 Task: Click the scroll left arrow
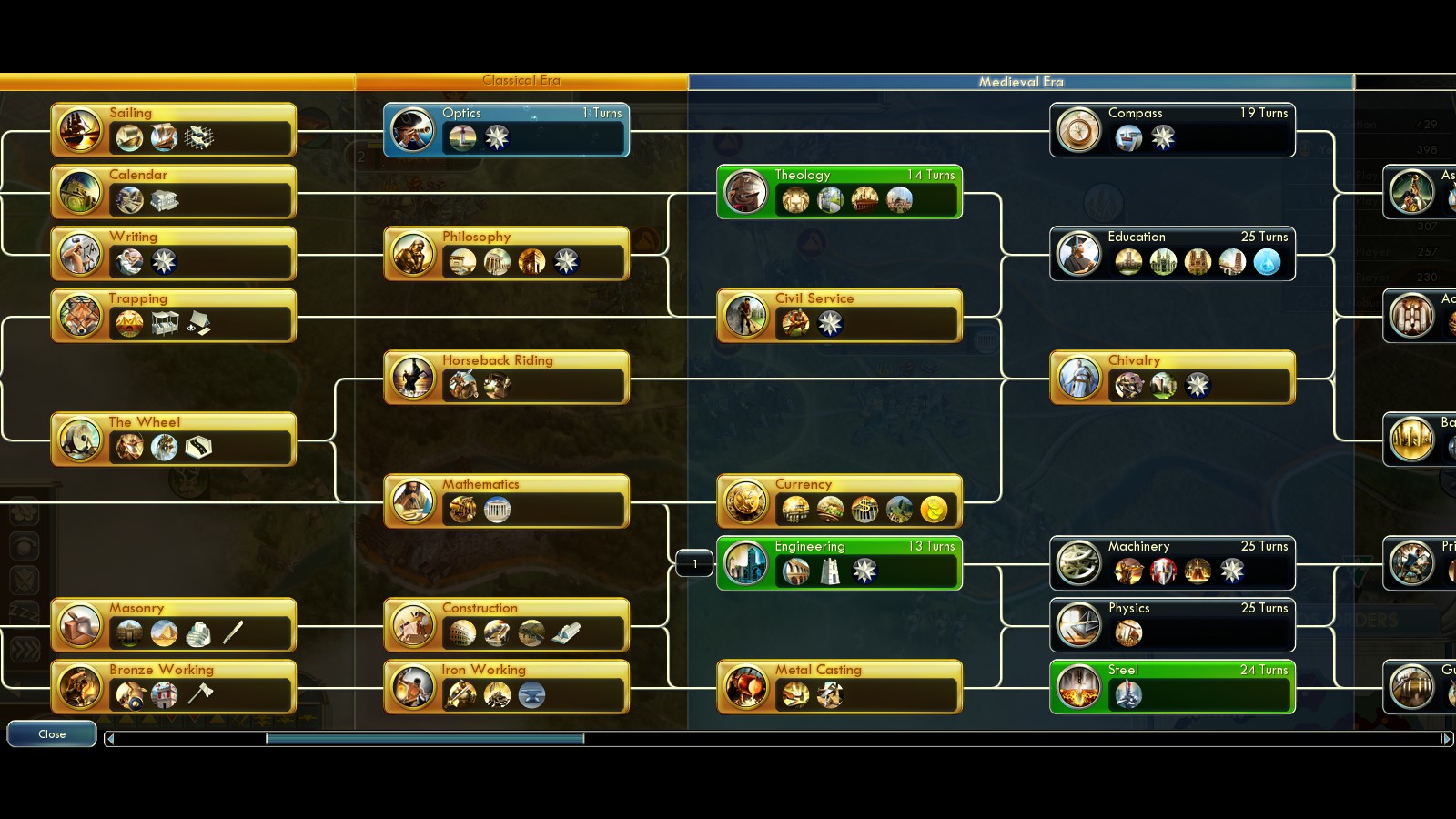click(111, 739)
